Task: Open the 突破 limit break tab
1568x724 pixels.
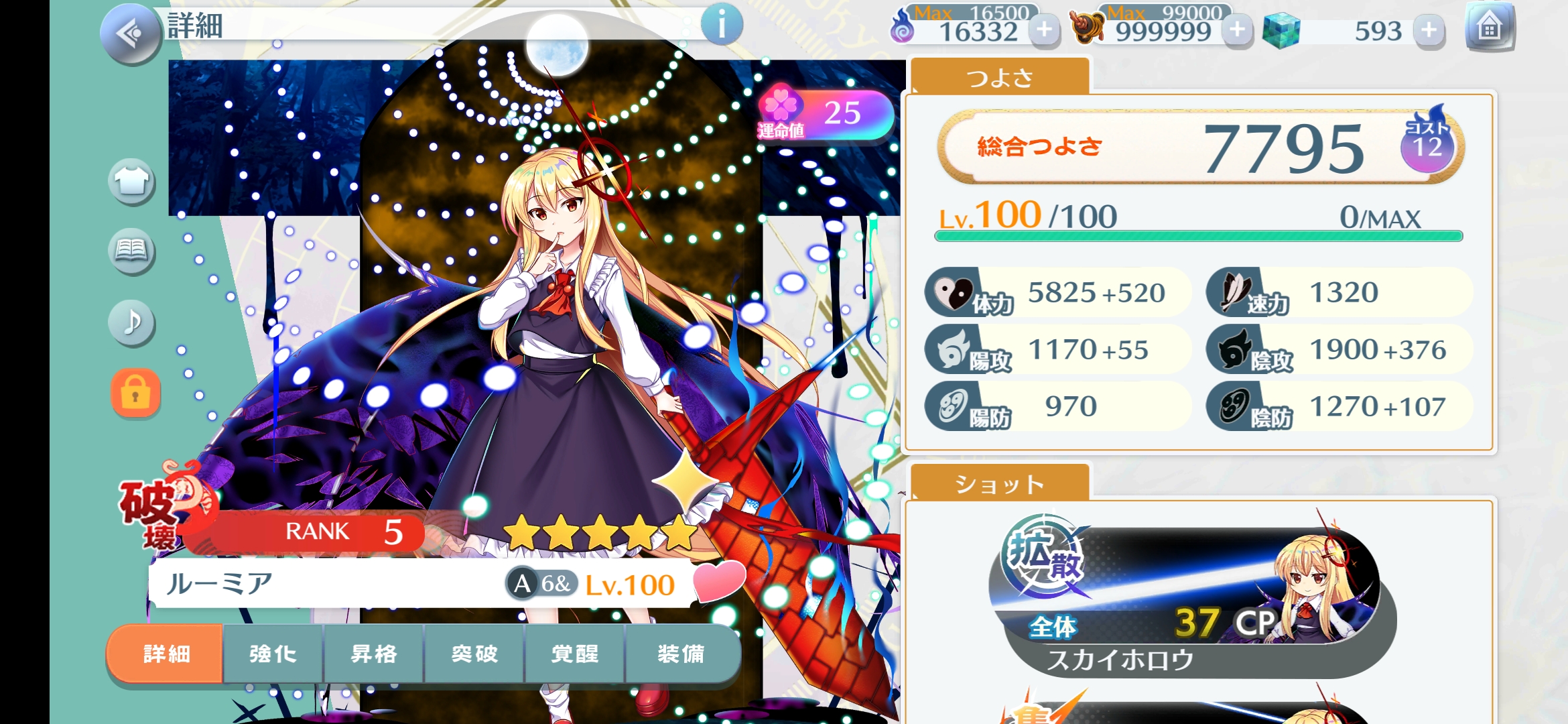Action: (474, 654)
